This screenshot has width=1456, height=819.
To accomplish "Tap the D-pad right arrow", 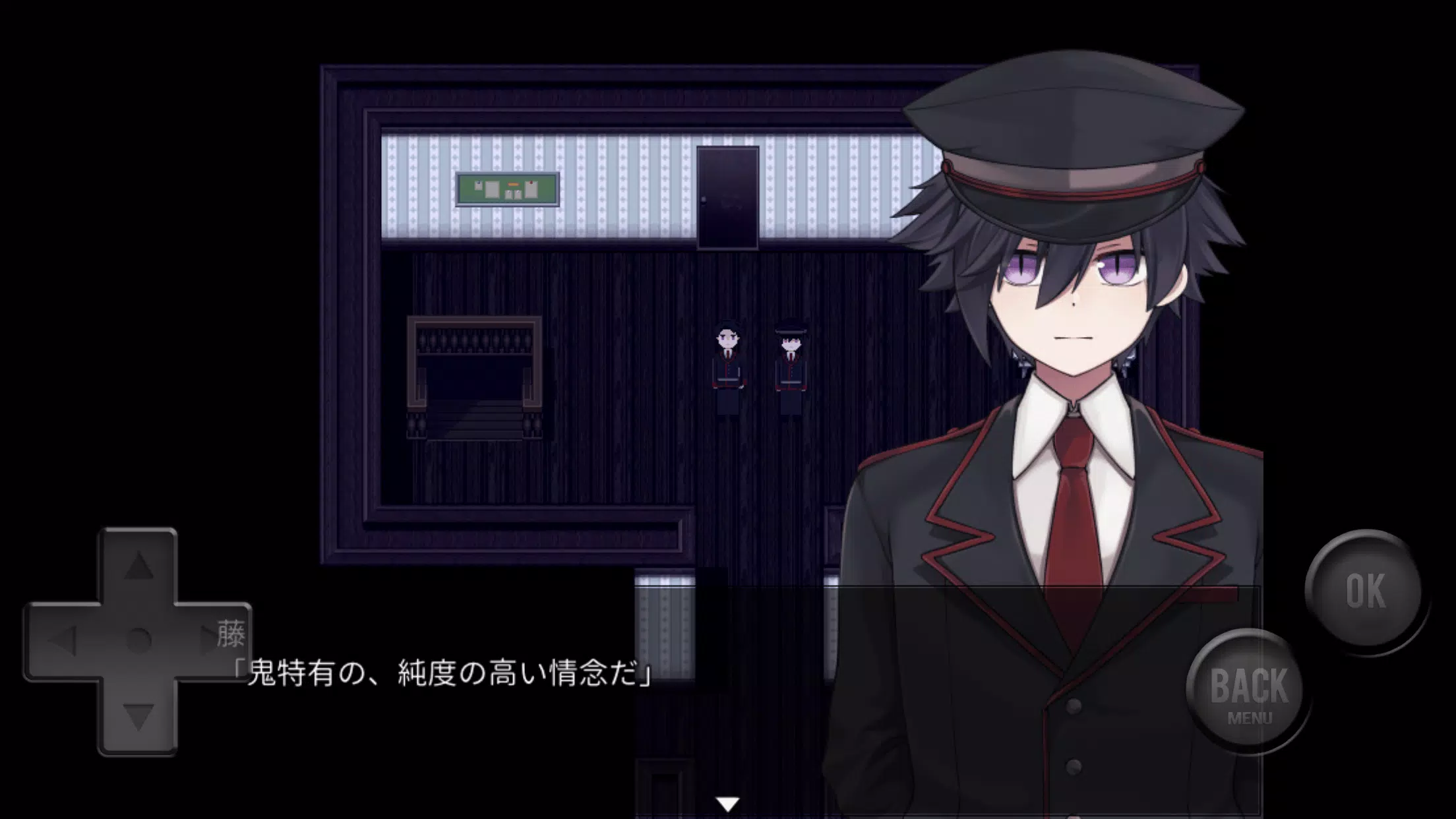I will coord(212,640).
